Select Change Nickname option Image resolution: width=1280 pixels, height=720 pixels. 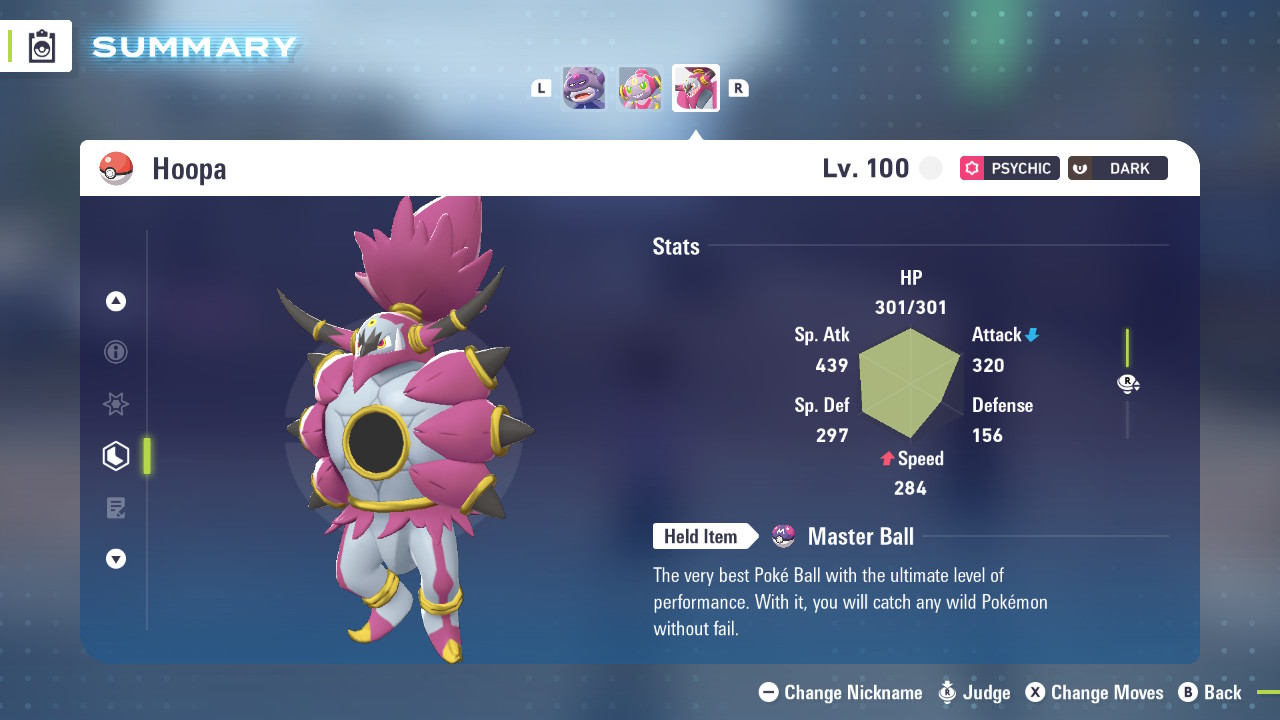tap(841, 692)
